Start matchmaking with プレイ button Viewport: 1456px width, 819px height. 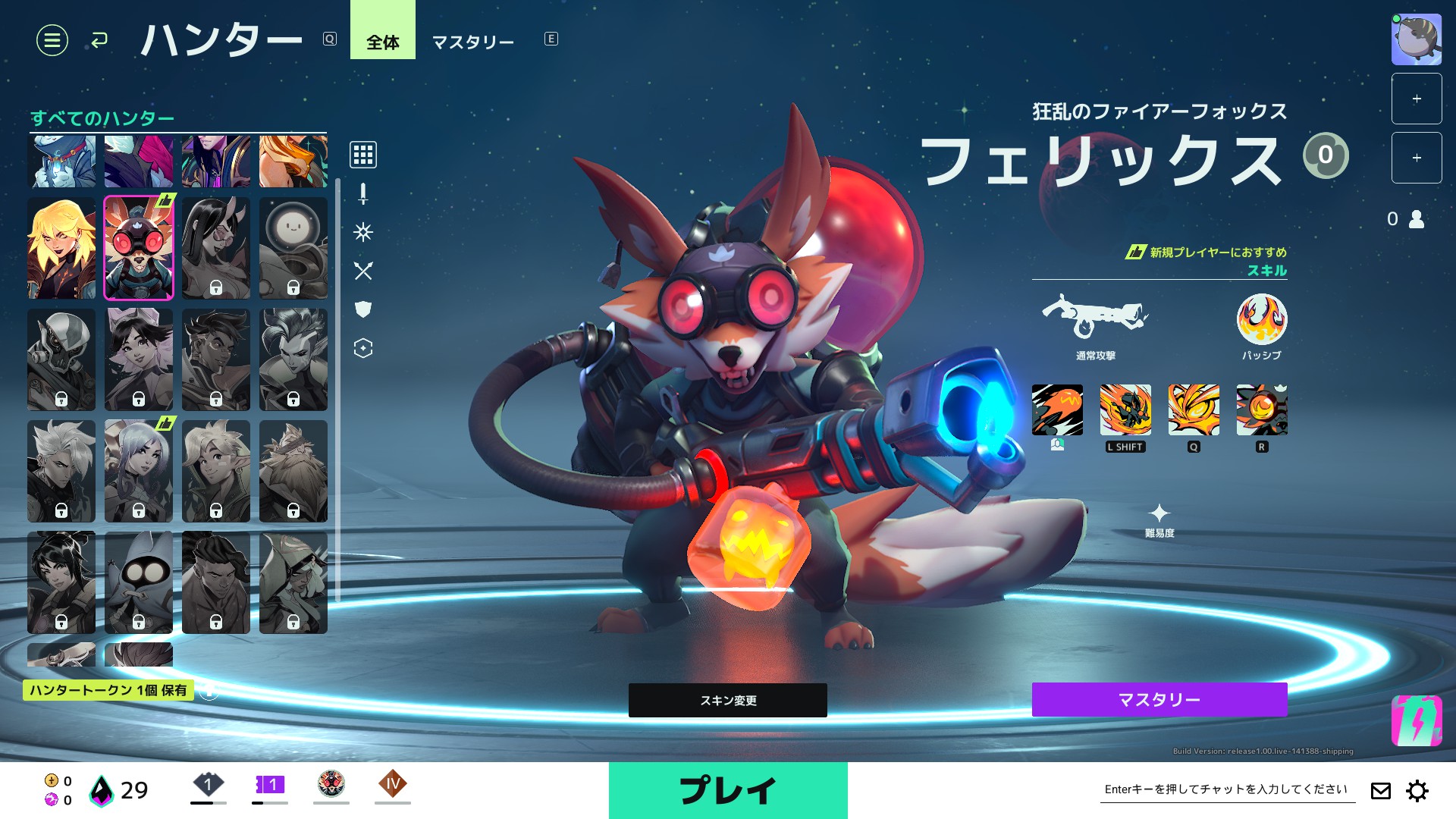click(727, 790)
